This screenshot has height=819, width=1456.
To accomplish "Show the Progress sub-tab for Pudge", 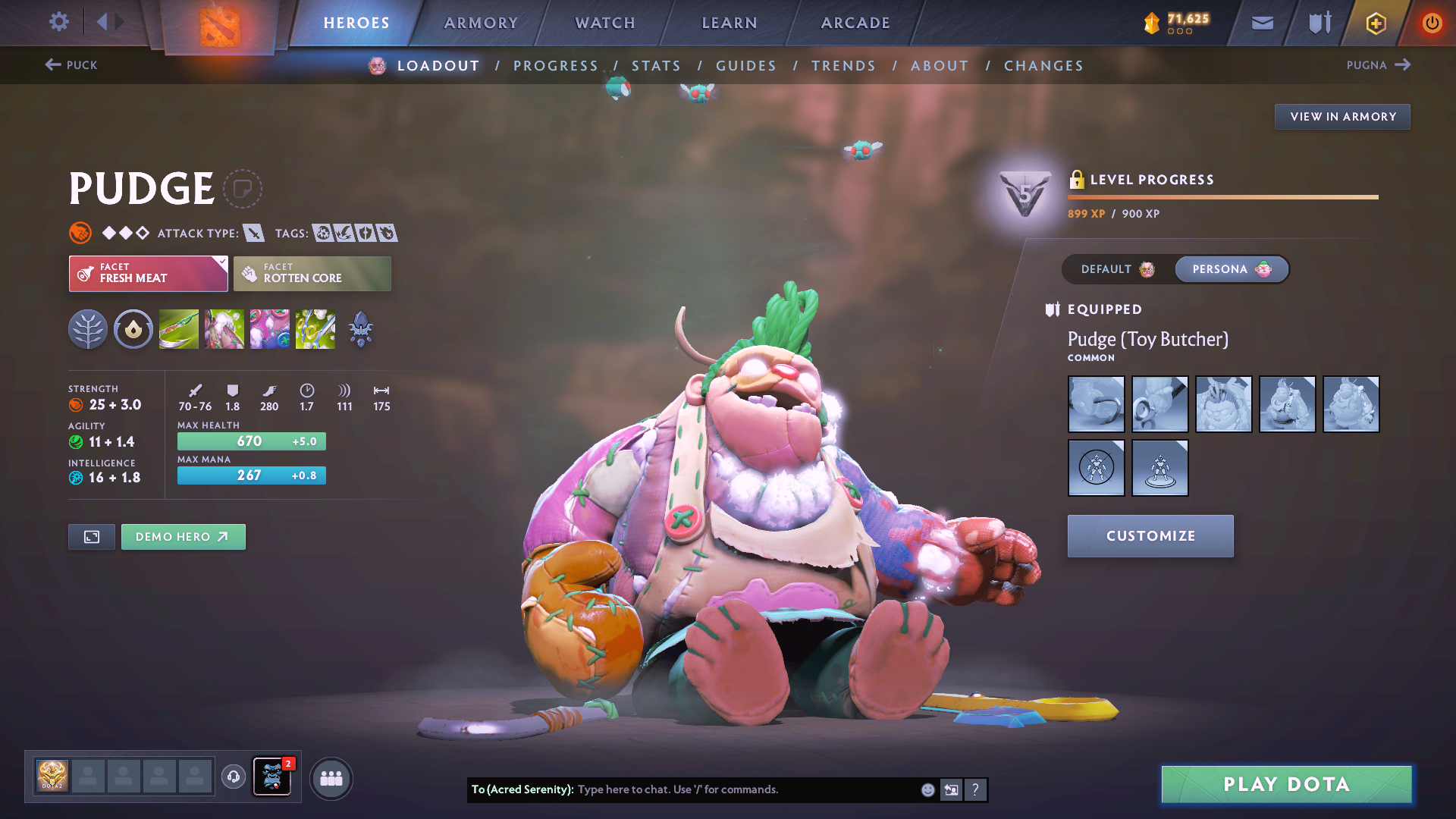I will click(x=556, y=66).
